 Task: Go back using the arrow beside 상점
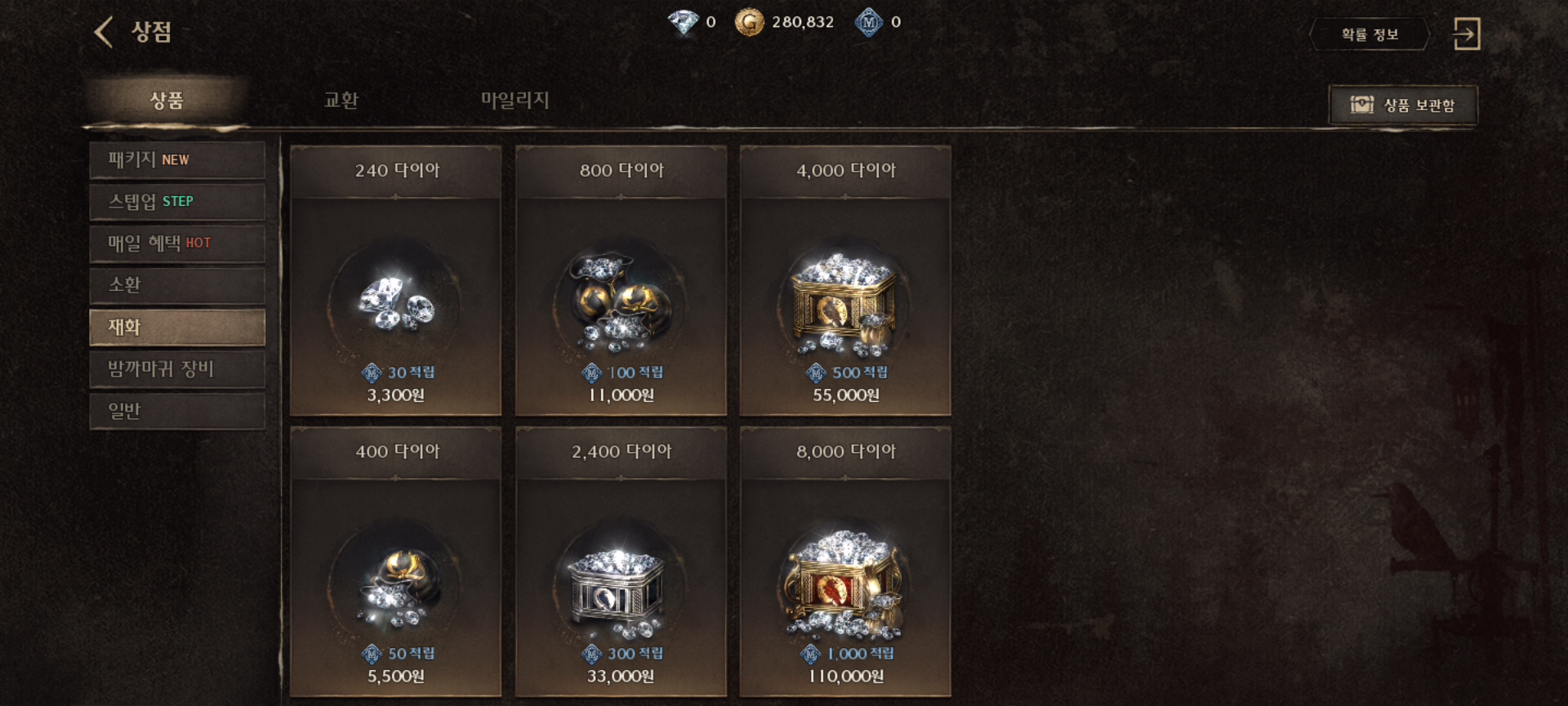[104, 33]
